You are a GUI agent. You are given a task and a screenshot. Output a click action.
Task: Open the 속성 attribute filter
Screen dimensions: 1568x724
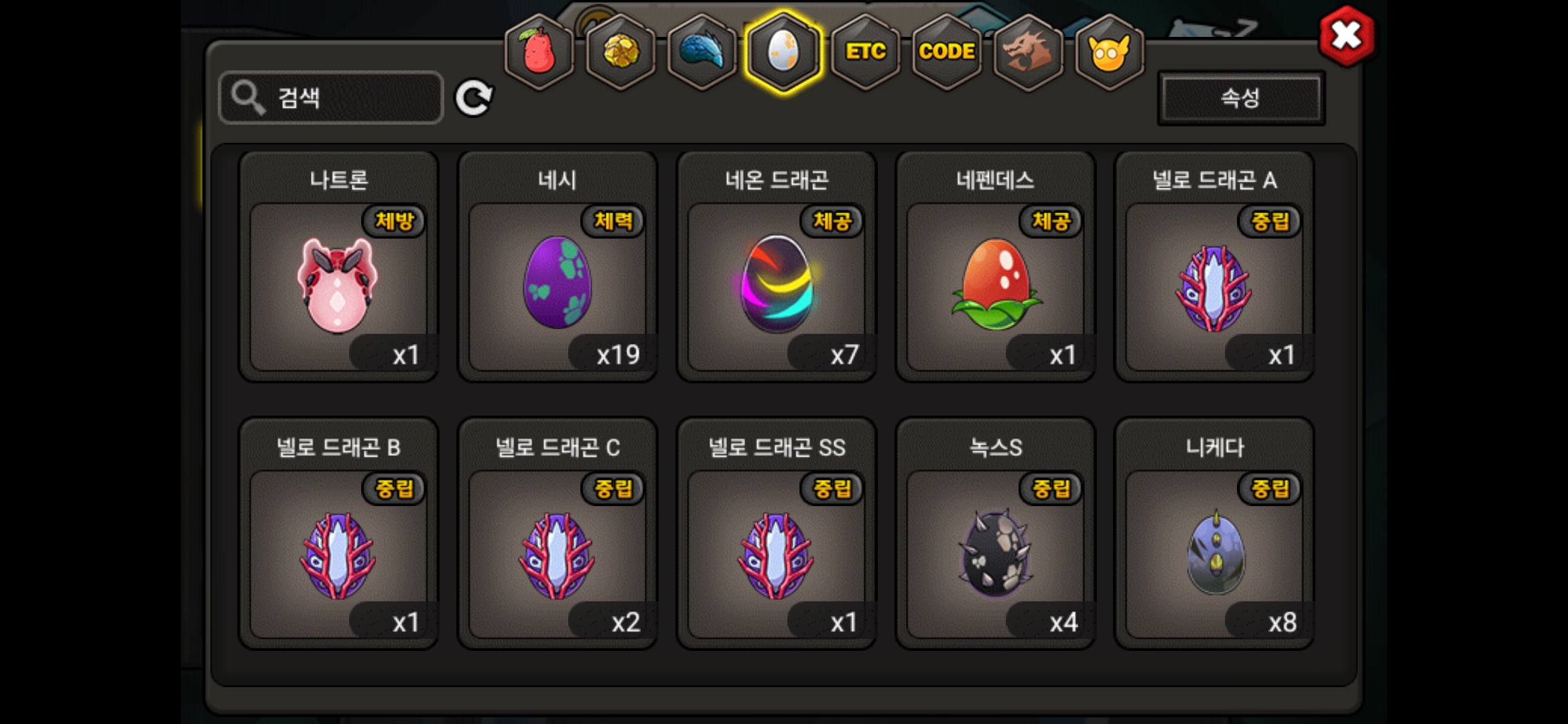[1241, 99]
